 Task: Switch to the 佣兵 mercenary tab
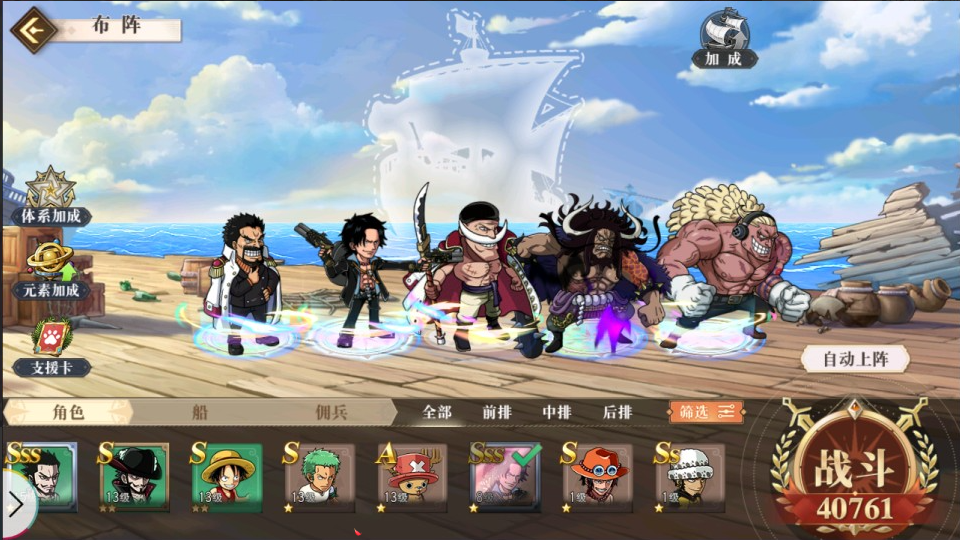330,412
